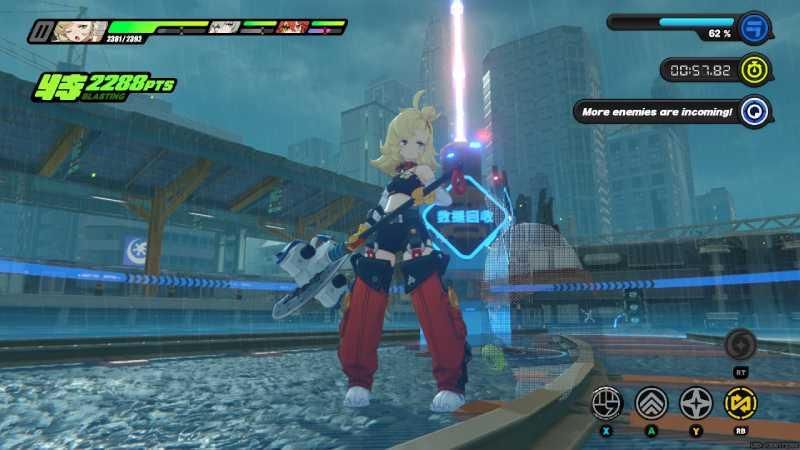This screenshot has height=450, width=800.
Task: Activate the yellow swap arrows skill
Action: [x=741, y=403]
